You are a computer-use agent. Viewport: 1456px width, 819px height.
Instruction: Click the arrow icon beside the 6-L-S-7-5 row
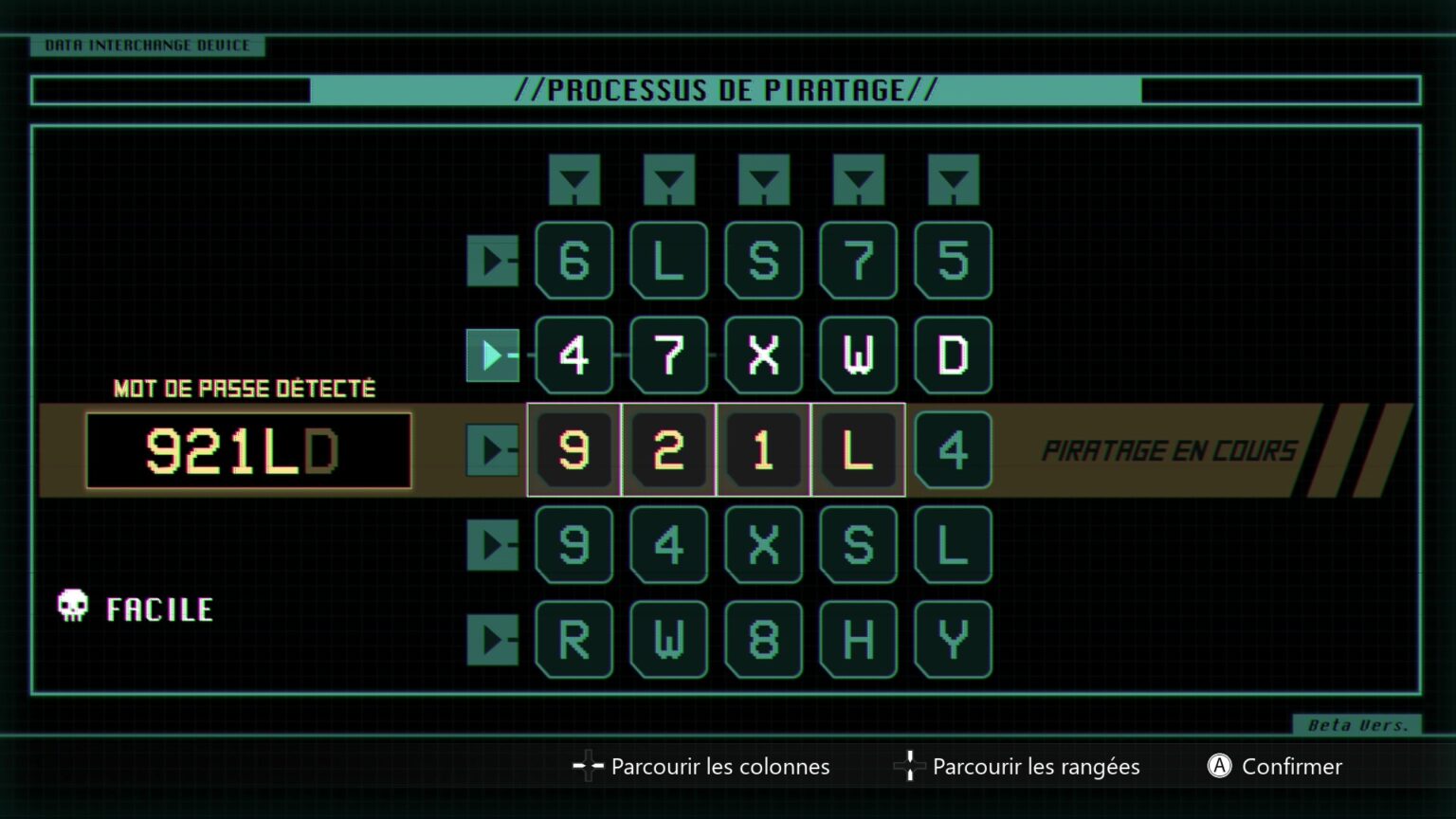tap(492, 261)
